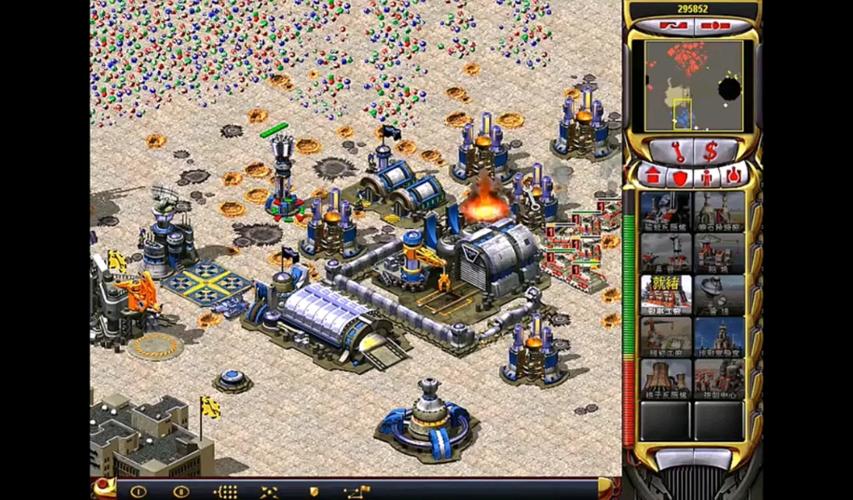This screenshot has width=853, height=500.
Task: Activate the dollar-sign sell button
Action: pyautogui.click(x=712, y=152)
